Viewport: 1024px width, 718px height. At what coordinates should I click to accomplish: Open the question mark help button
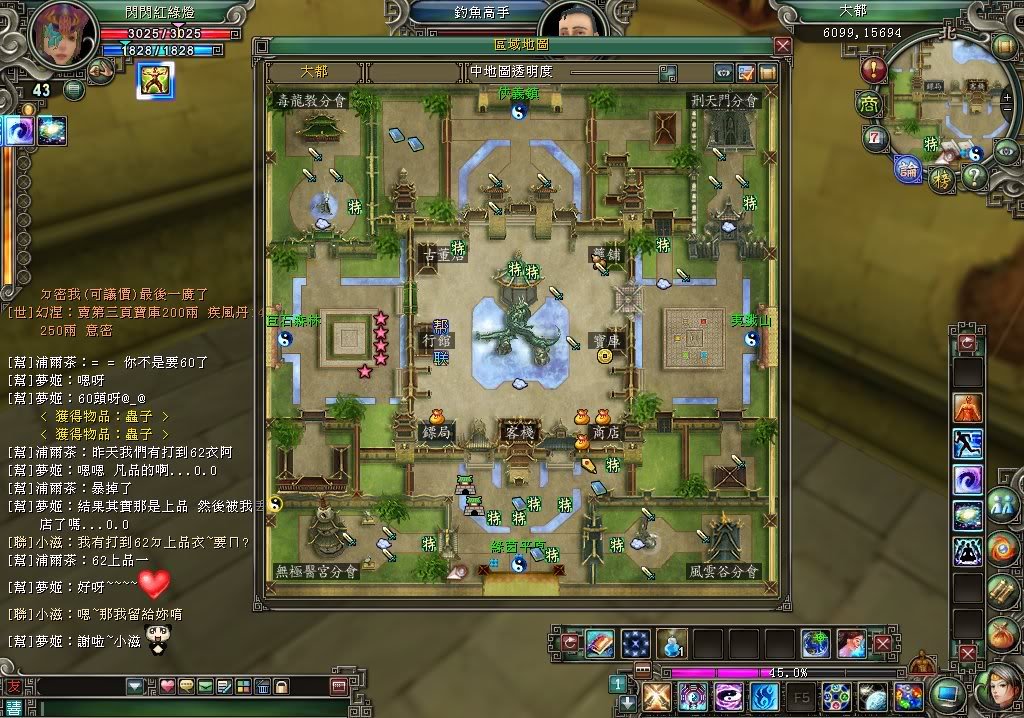[x=974, y=177]
